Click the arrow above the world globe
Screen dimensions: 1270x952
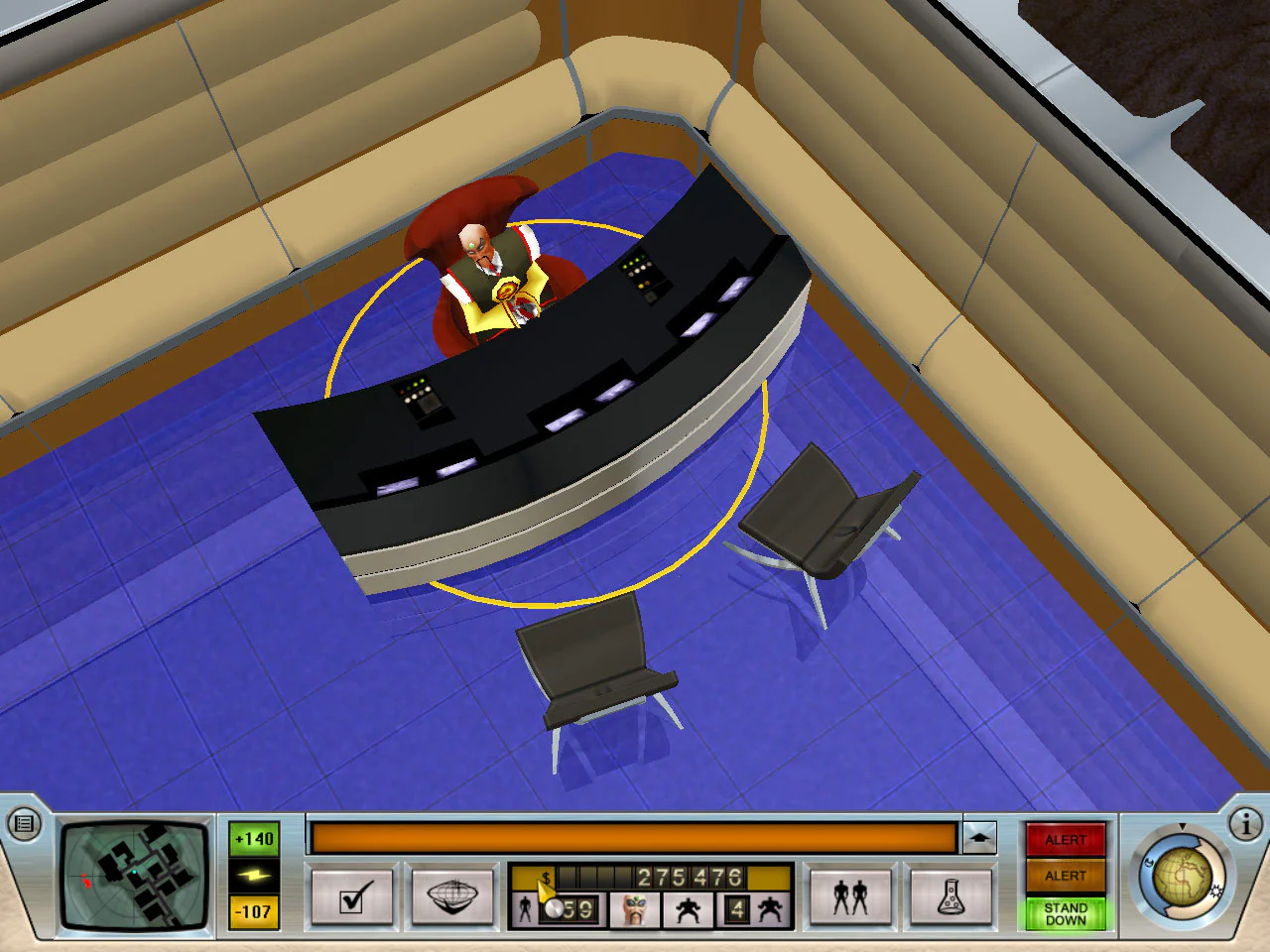click(1181, 824)
